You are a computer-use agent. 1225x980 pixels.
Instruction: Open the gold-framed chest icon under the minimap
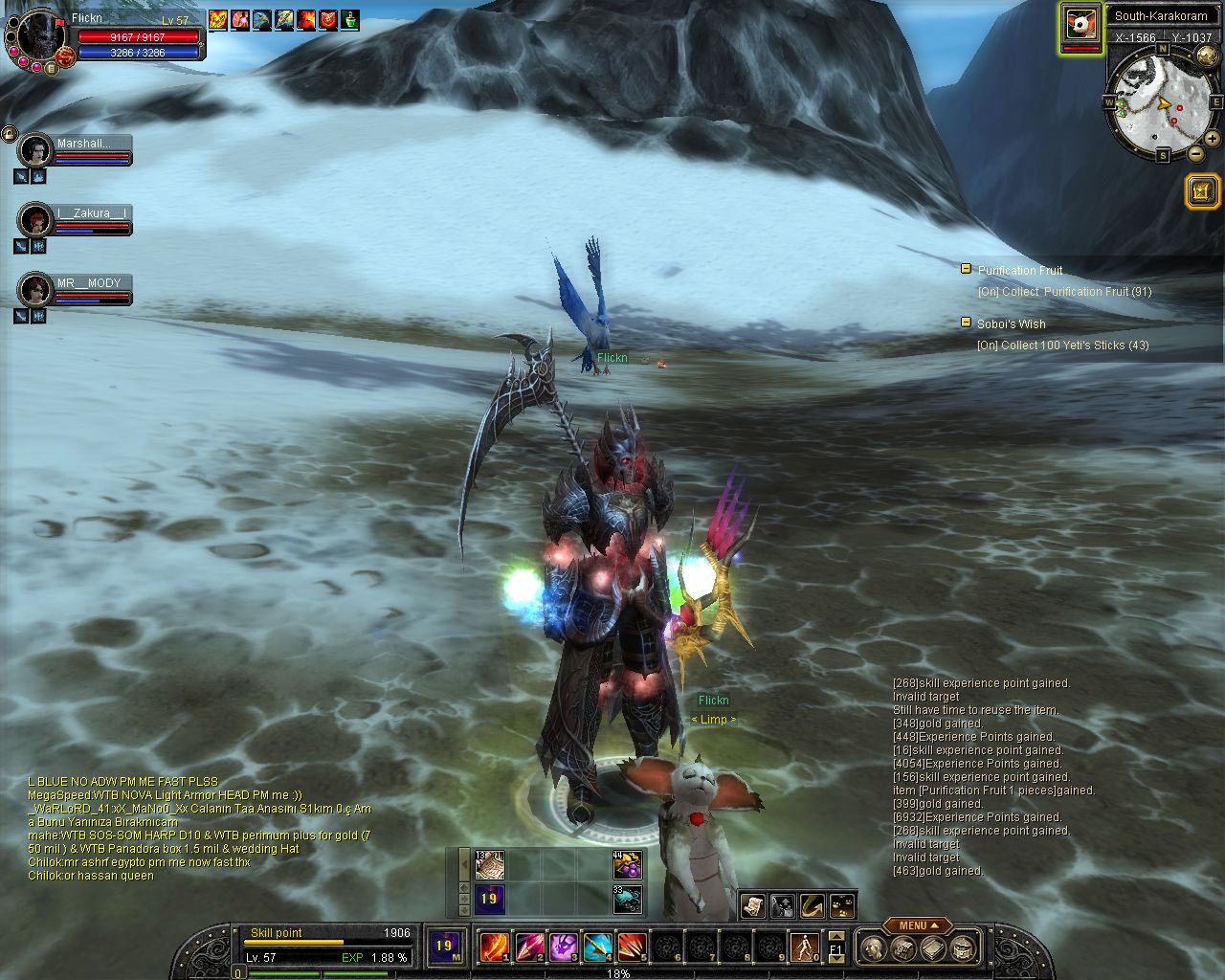click(x=1201, y=191)
